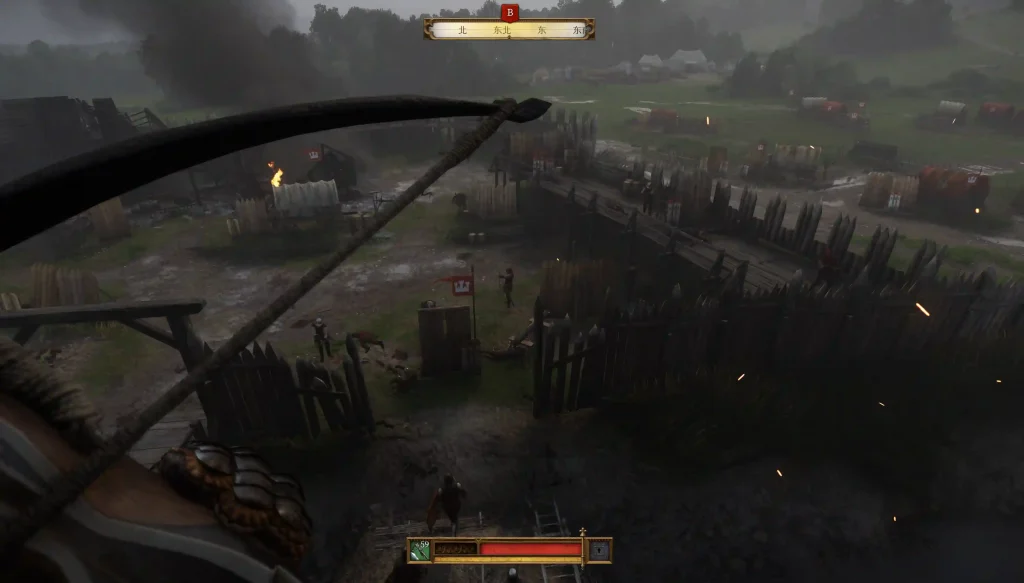Select the grey armor status icon

click(599, 549)
